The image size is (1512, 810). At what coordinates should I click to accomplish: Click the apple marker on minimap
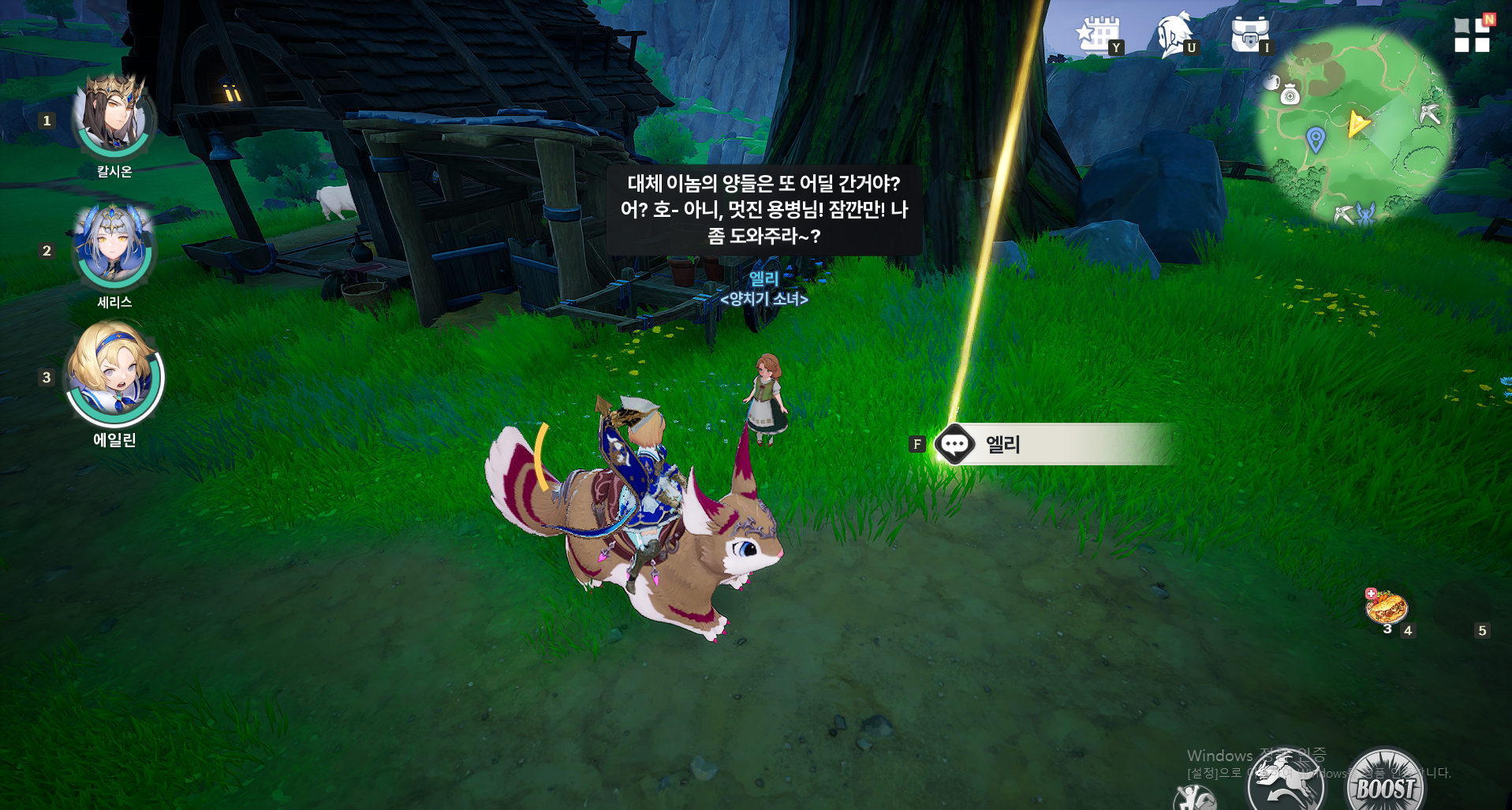click(x=1271, y=81)
